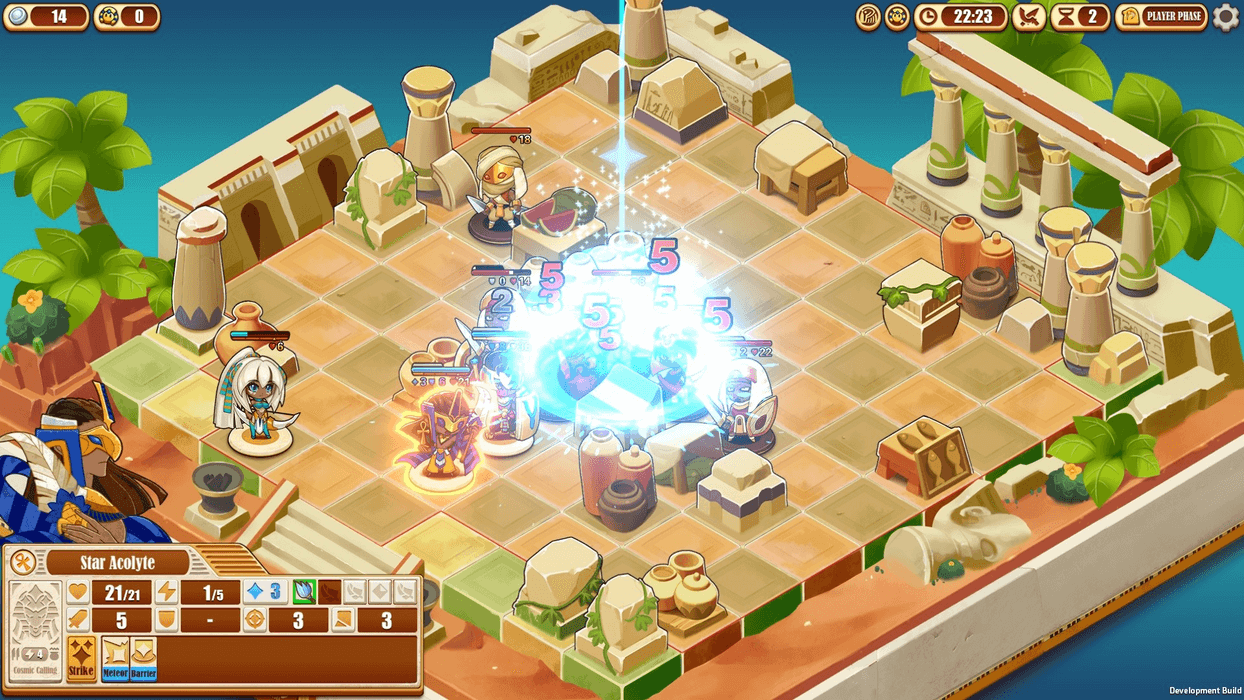Click the ankh icon beside Star Acolyte

click(23, 562)
